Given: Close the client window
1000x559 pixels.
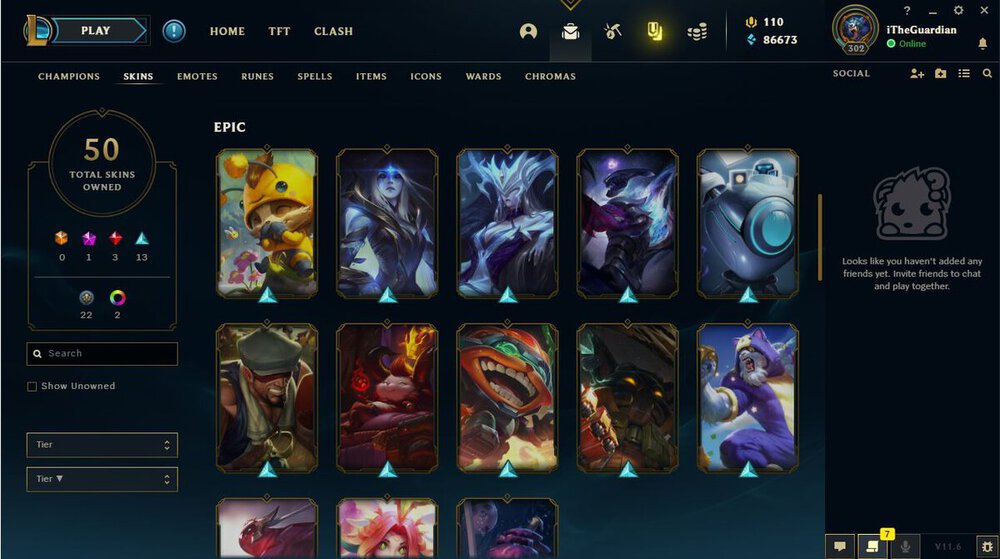Looking at the screenshot, I should [x=984, y=10].
